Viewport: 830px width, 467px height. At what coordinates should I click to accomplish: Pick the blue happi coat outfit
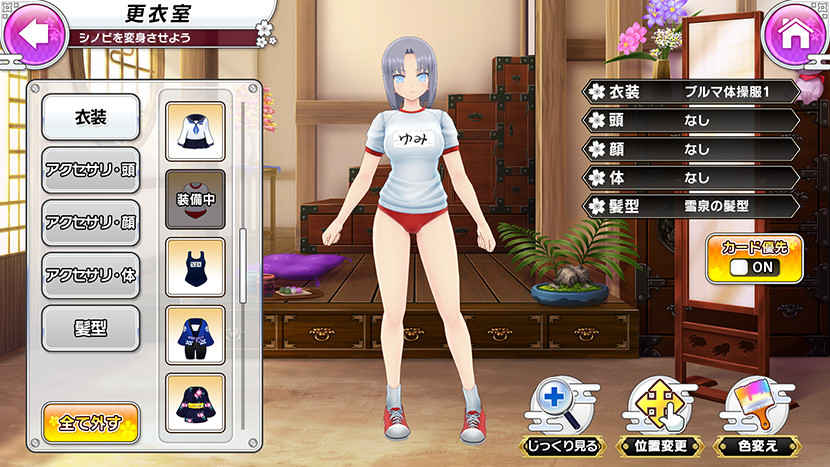(194, 335)
